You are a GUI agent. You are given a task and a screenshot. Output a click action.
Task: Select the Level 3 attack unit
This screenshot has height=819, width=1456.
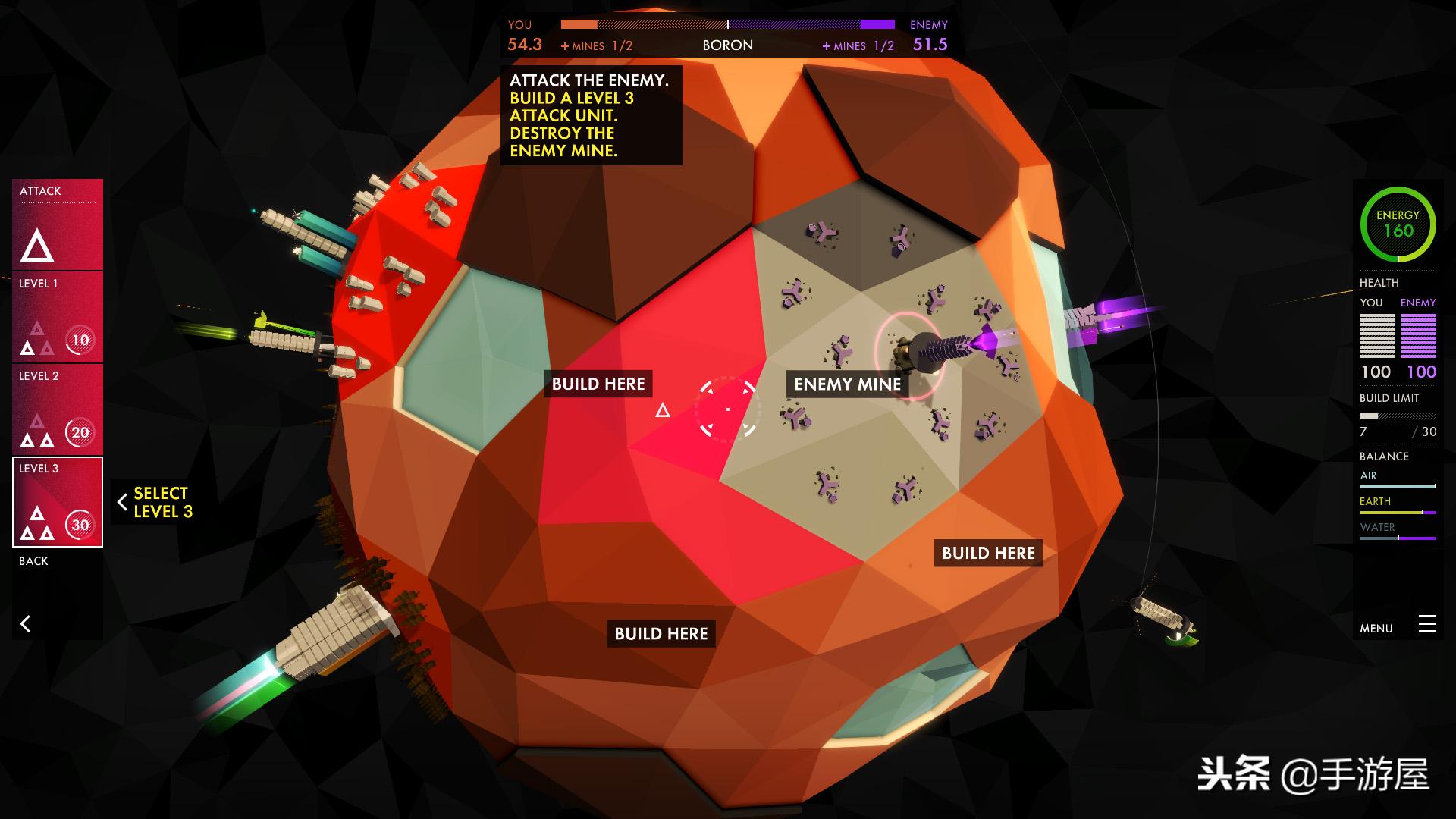tap(57, 500)
